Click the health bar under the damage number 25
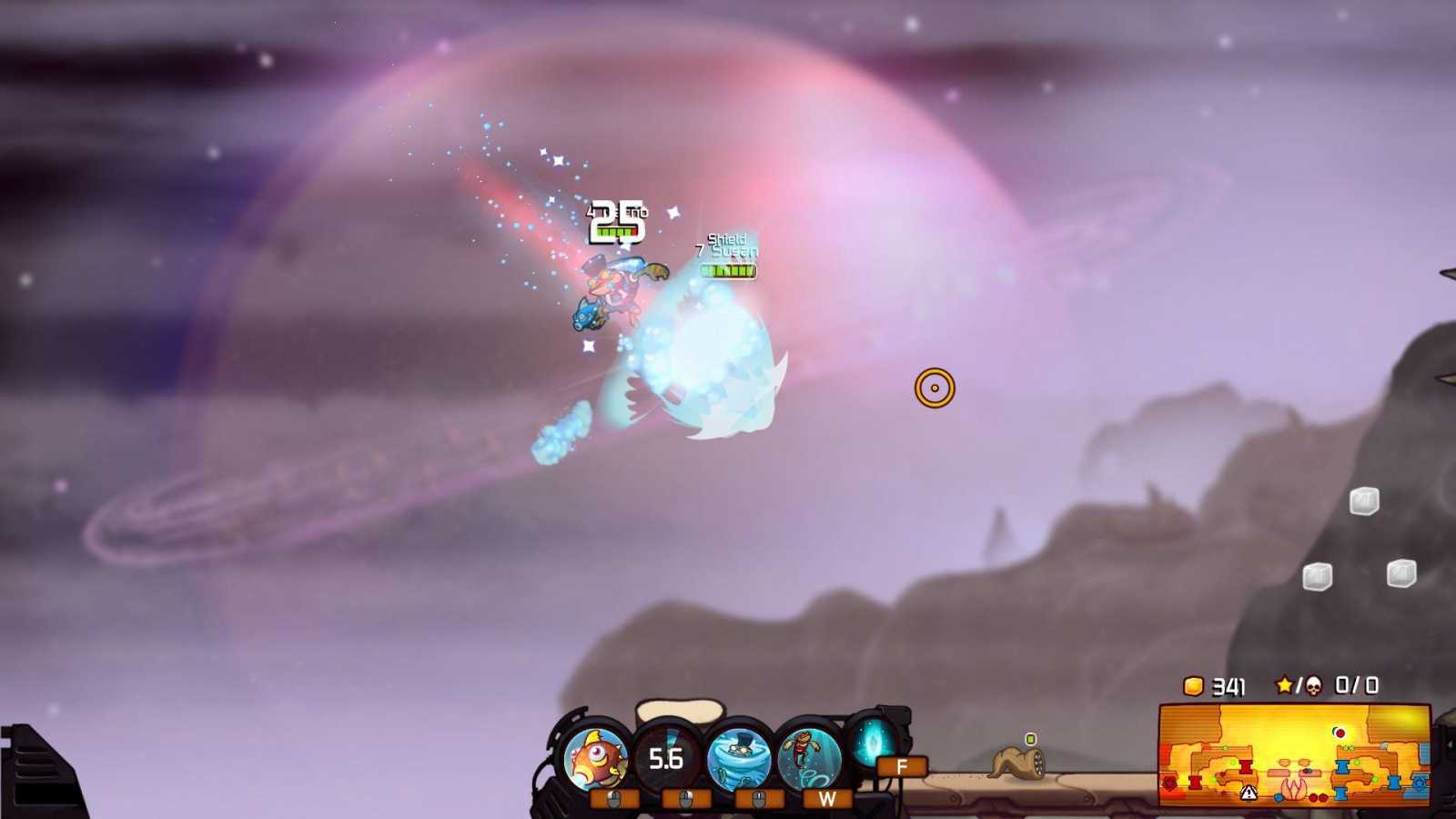The height and width of the screenshot is (819, 1456). point(616,233)
